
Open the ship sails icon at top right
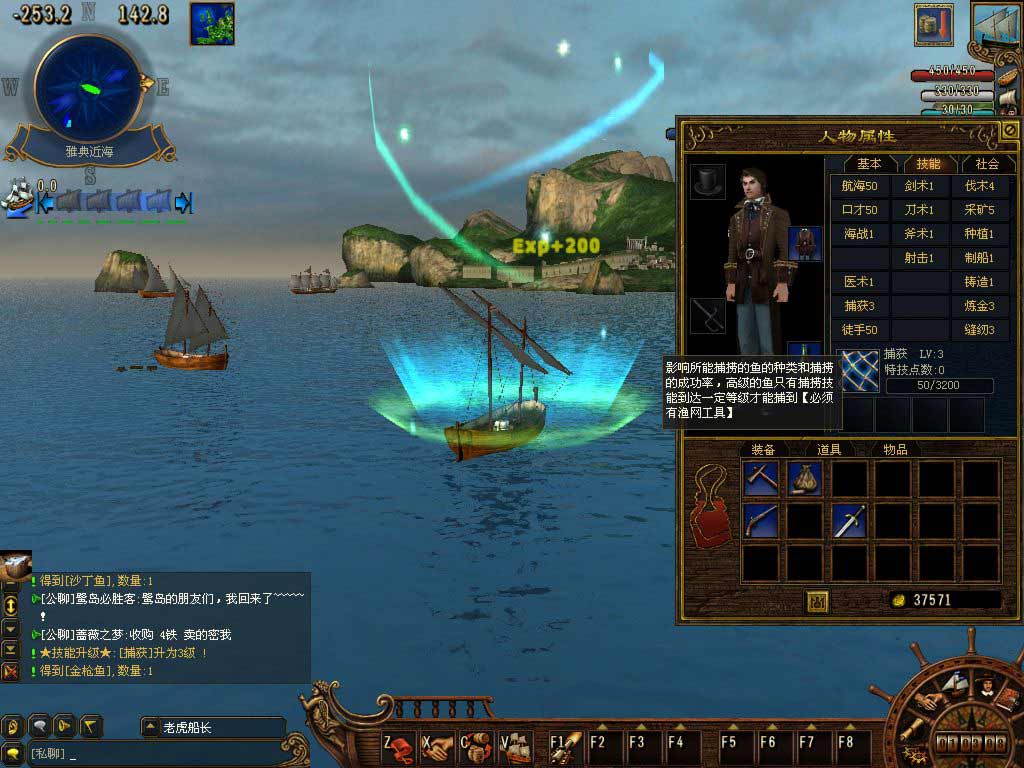995,27
